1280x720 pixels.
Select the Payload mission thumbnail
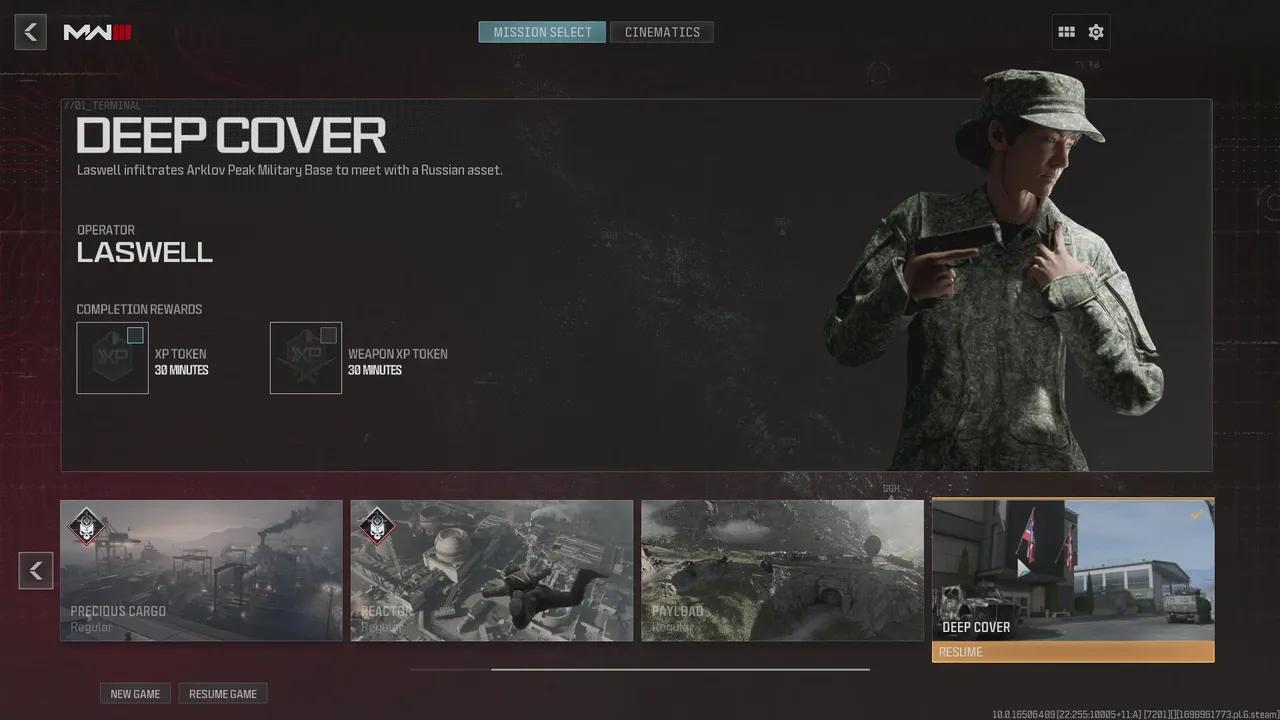[x=782, y=569]
